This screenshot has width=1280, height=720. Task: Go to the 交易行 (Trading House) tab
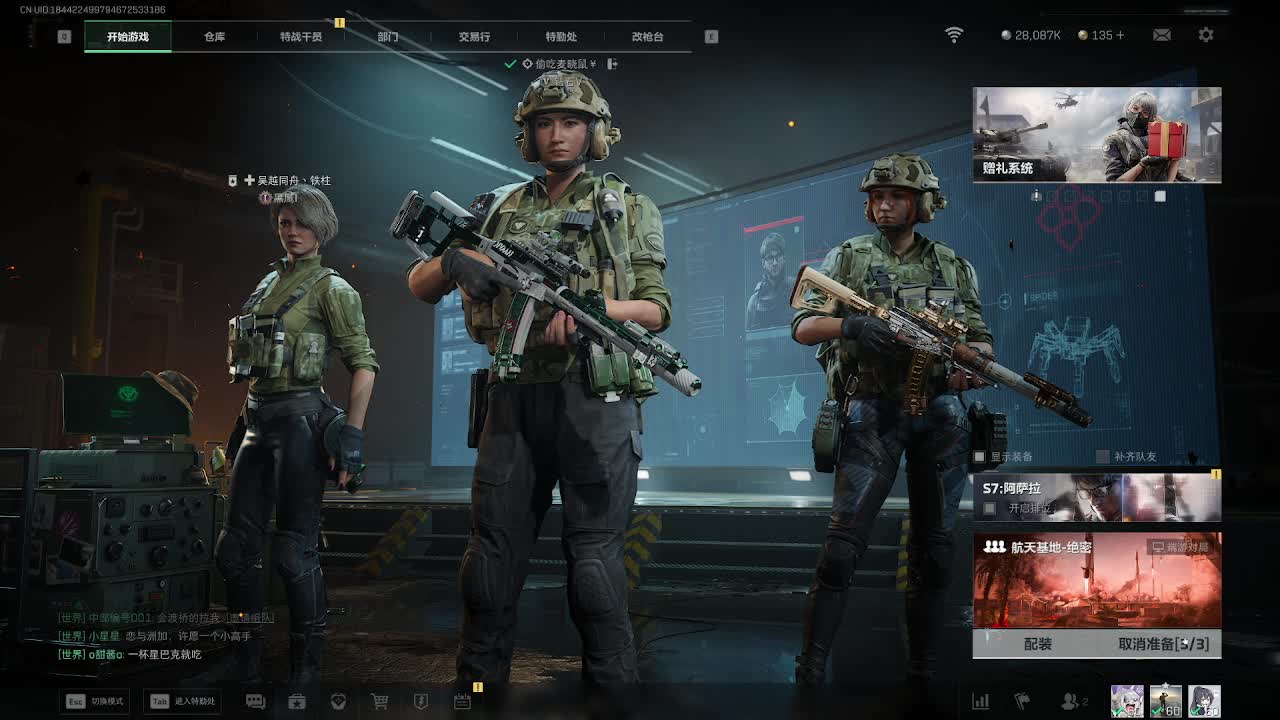click(474, 37)
